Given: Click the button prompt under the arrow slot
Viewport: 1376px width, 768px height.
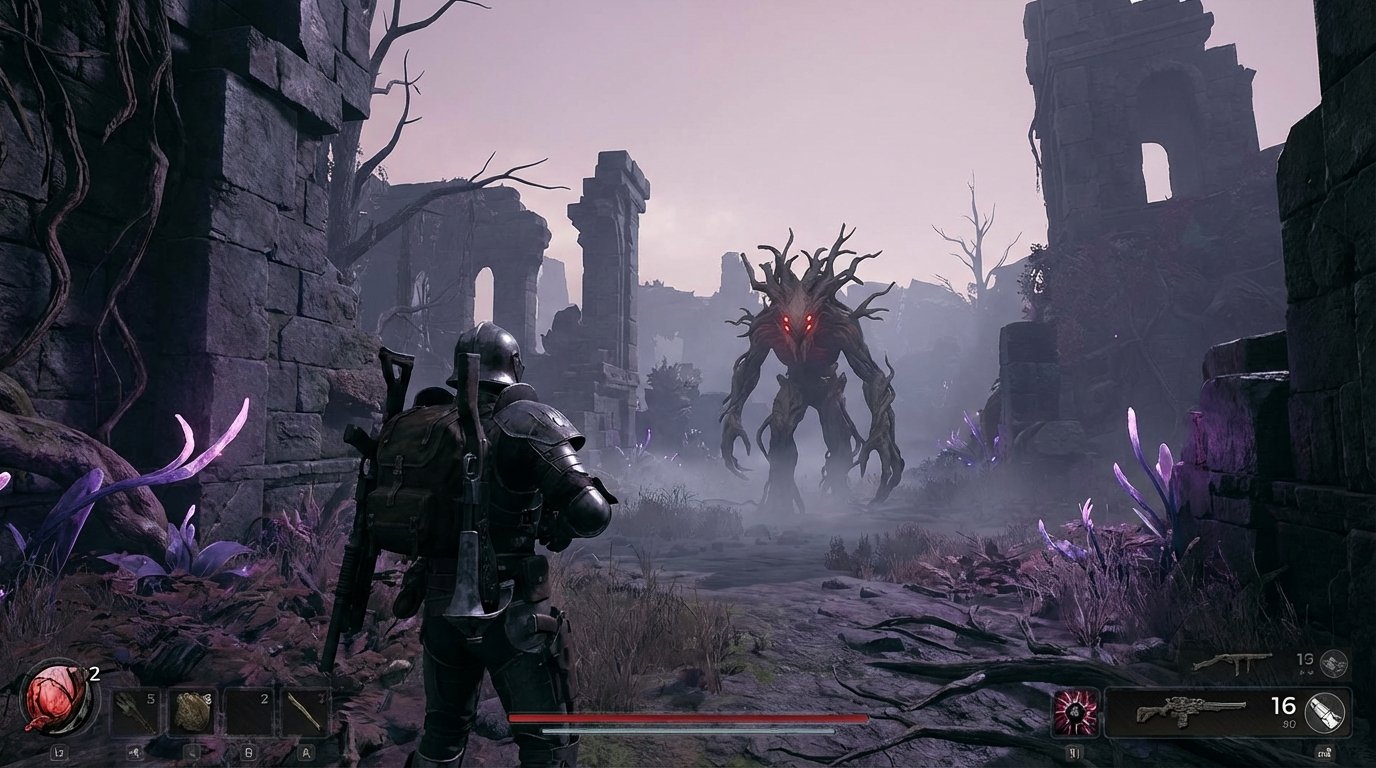Looking at the screenshot, I should 135,752.
